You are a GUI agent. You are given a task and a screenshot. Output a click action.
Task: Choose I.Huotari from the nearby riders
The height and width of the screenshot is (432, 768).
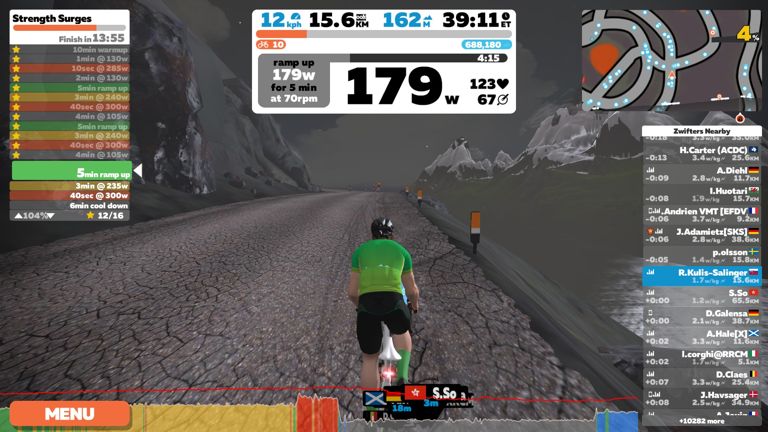click(x=700, y=194)
